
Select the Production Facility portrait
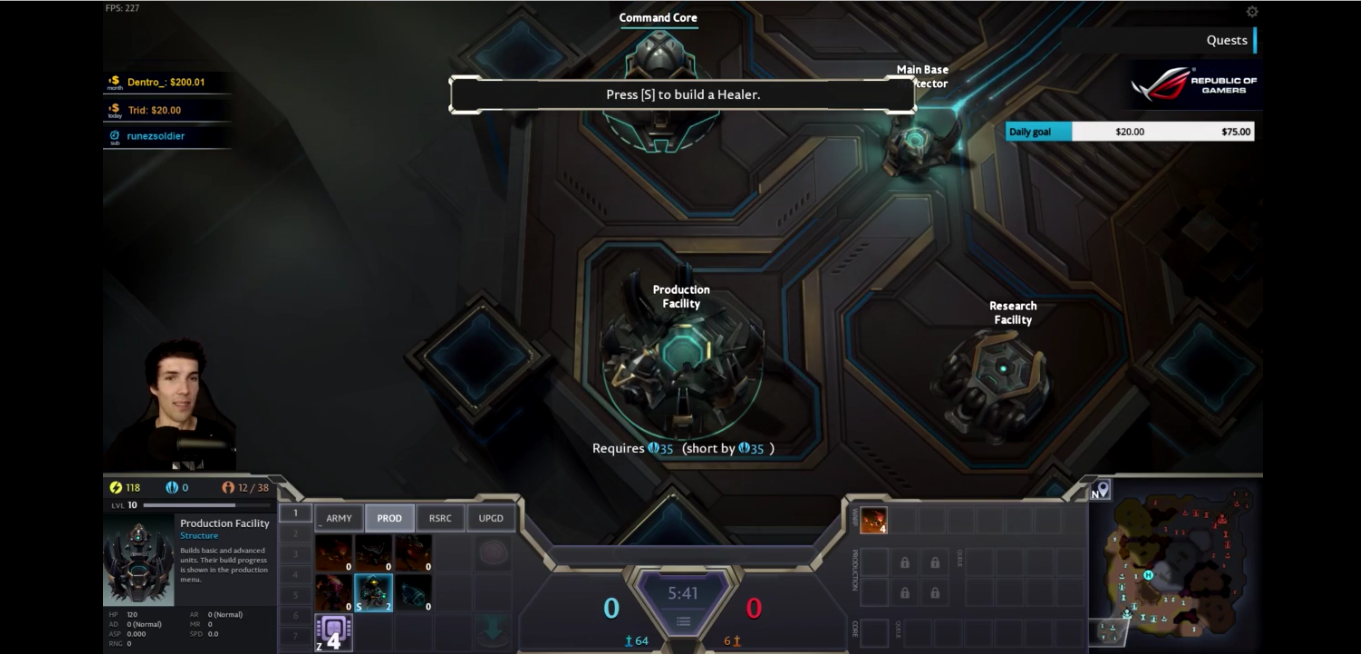coord(139,561)
